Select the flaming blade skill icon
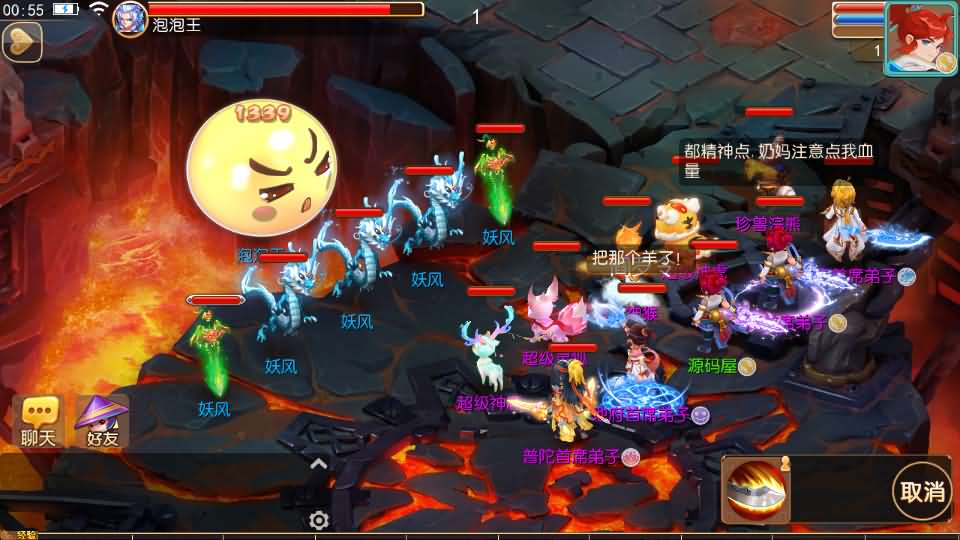 (754, 490)
